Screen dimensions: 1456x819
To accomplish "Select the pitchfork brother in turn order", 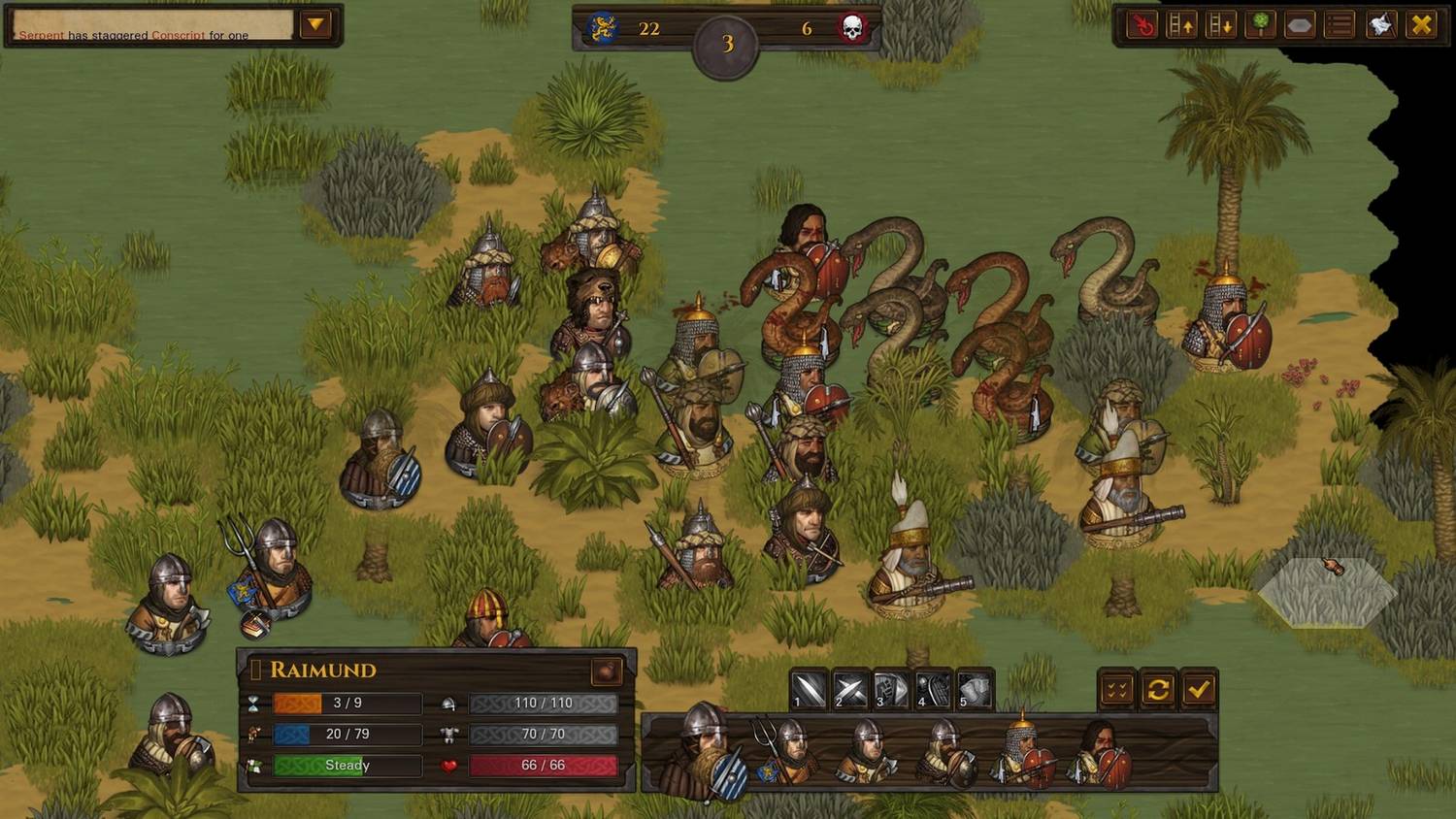I will [788, 750].
